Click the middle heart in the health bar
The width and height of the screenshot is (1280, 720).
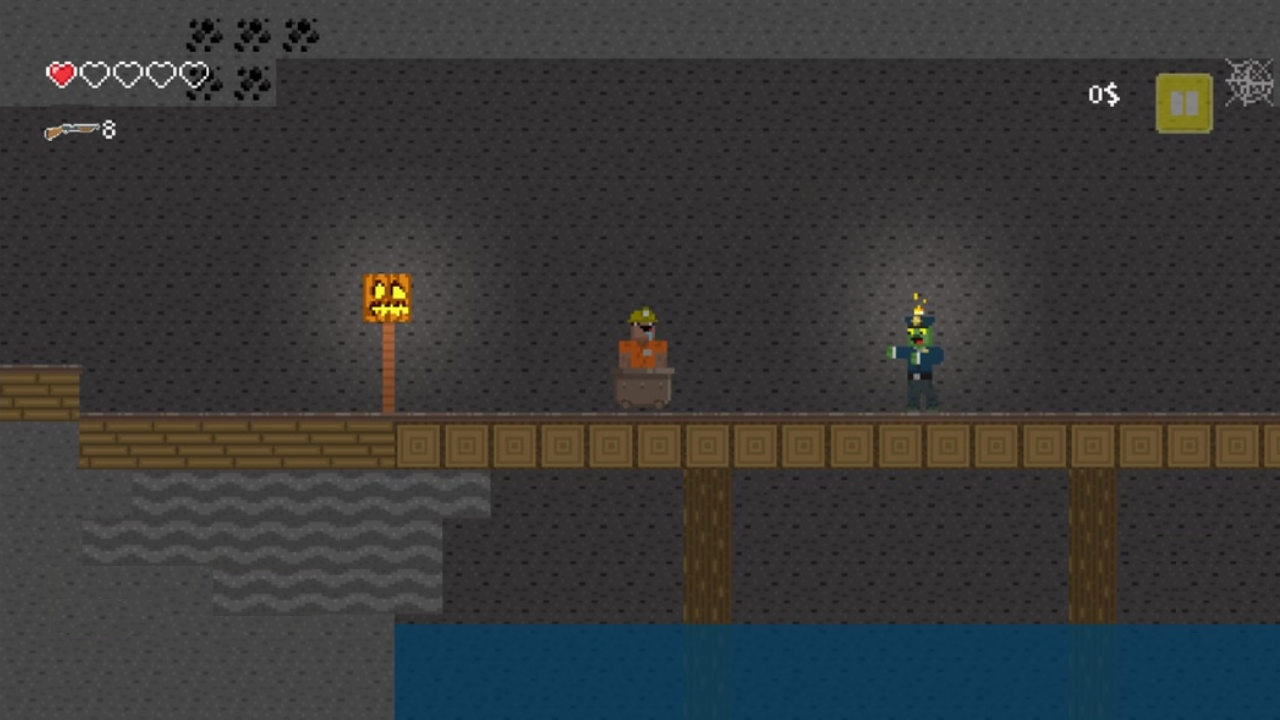pos(127,74)
